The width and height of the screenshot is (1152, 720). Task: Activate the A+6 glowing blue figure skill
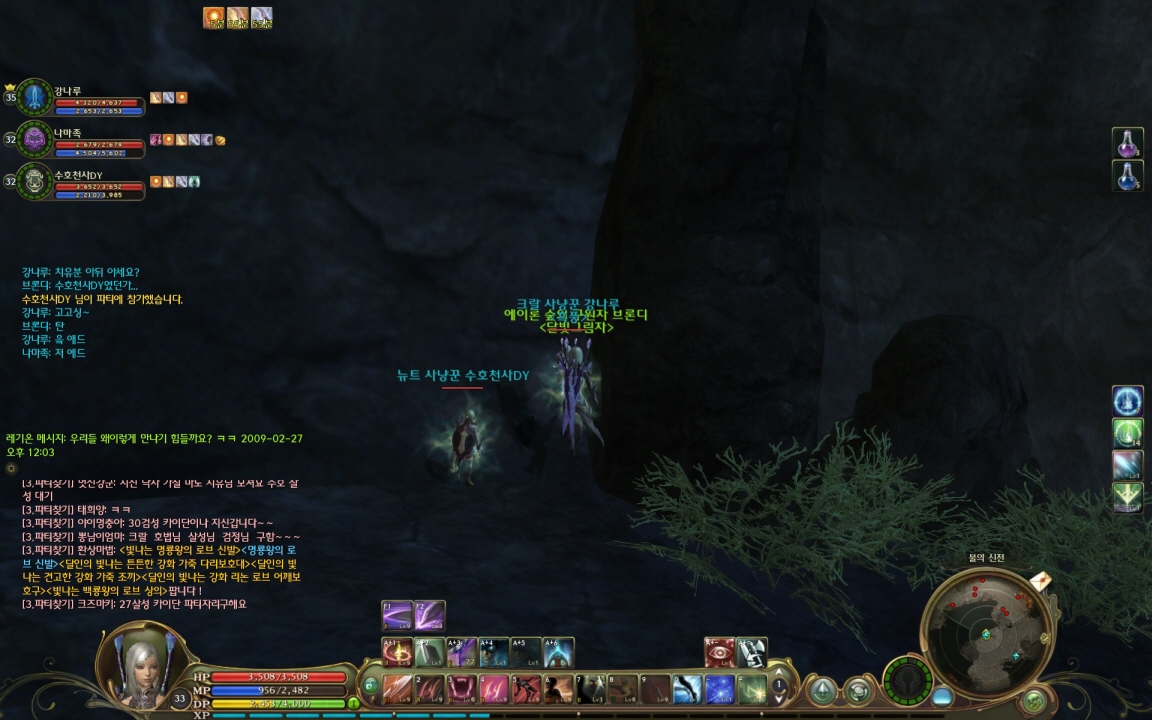tap(558, 653)
